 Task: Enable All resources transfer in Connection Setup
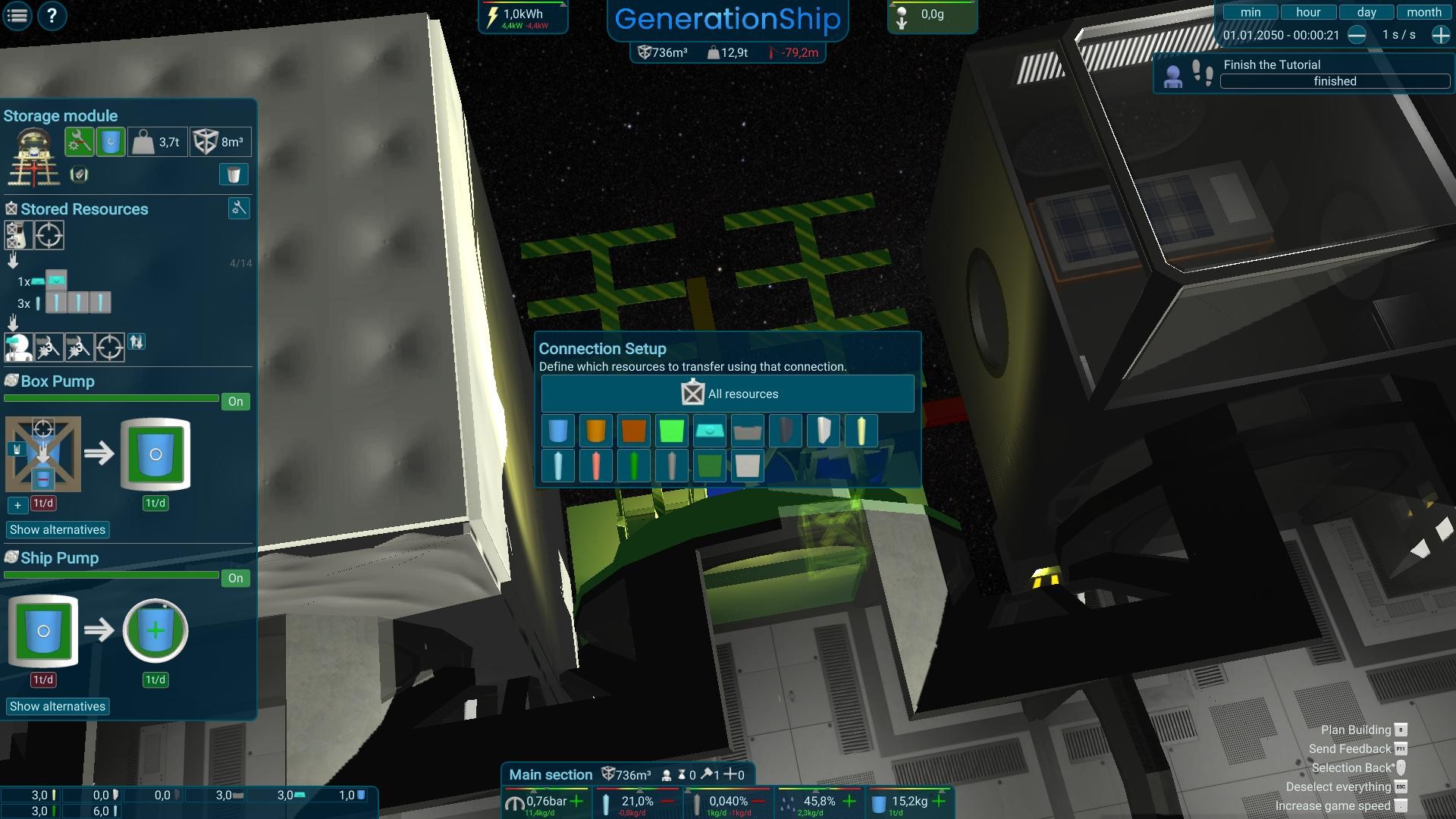tap(726, 393)
